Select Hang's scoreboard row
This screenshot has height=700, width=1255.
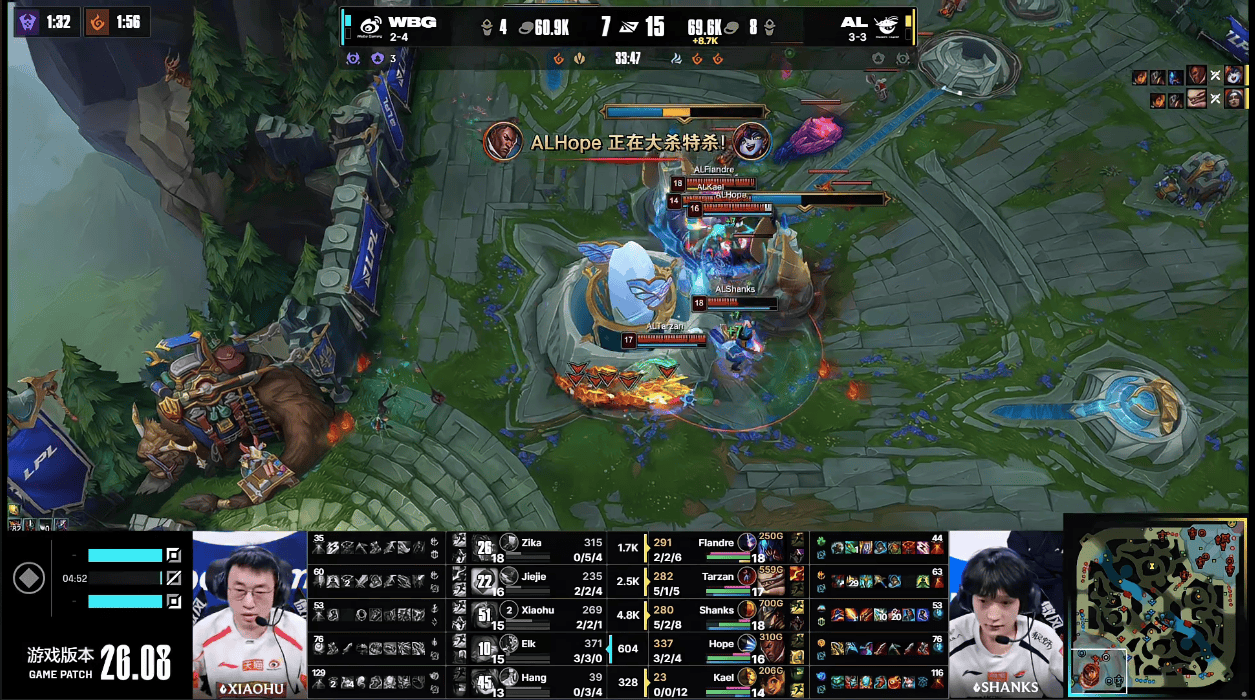click(x=531, y=682)
